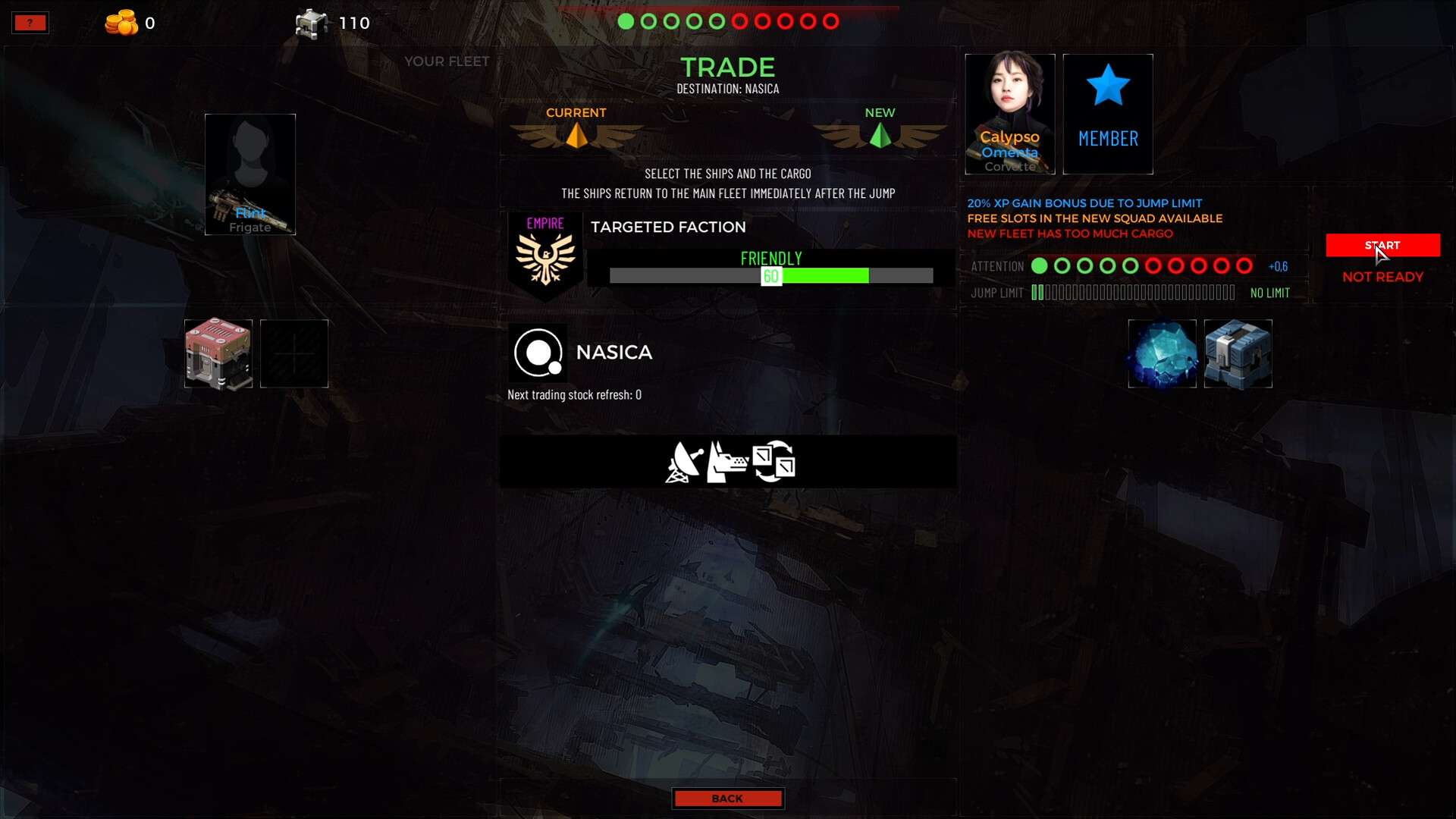The image size is (1456, 819).
Task: Click the Empire faction emblem
Action: [x=545, y=256]
